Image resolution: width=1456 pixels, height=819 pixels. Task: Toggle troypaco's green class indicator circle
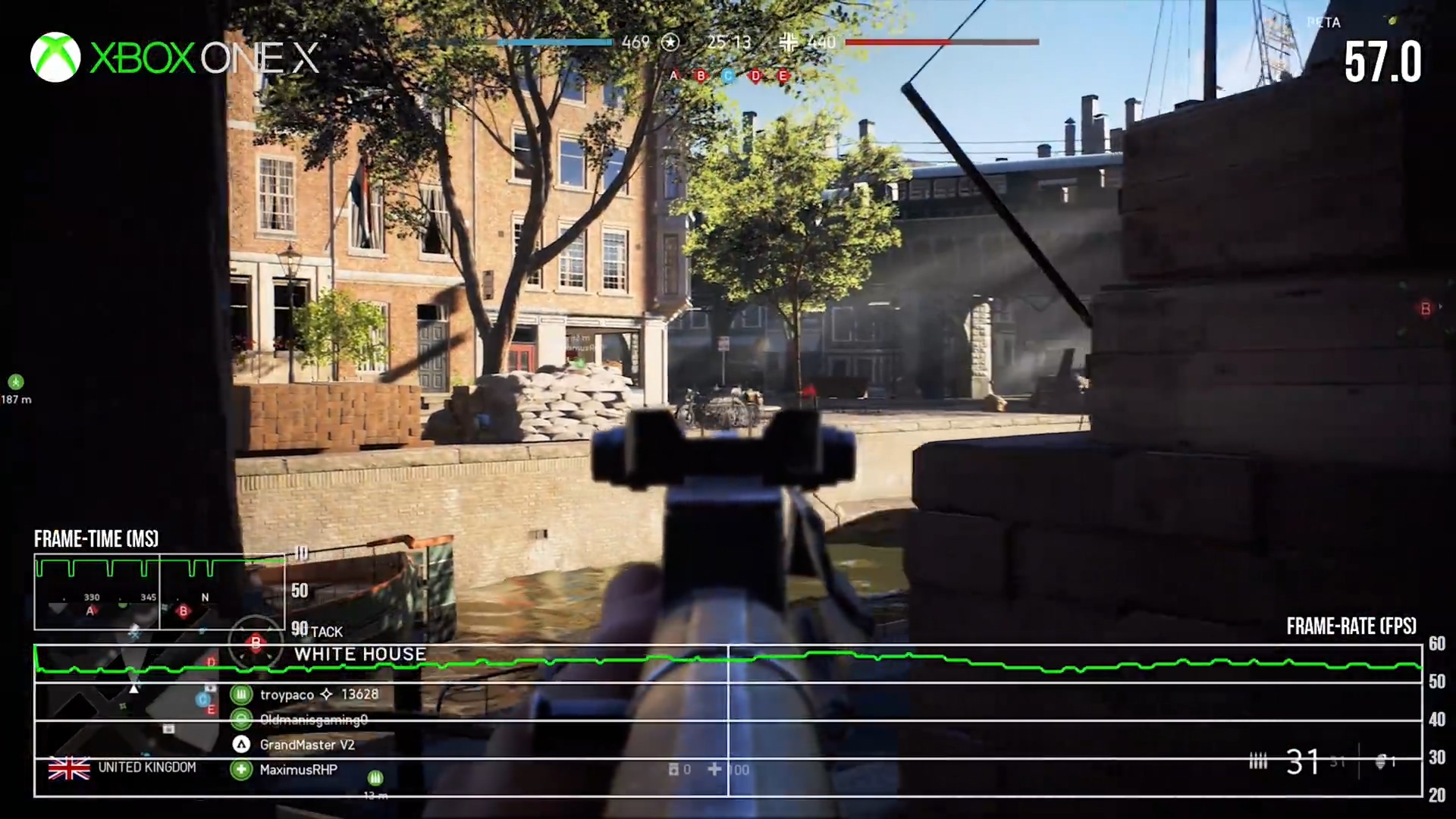click(x=241, y=694)
